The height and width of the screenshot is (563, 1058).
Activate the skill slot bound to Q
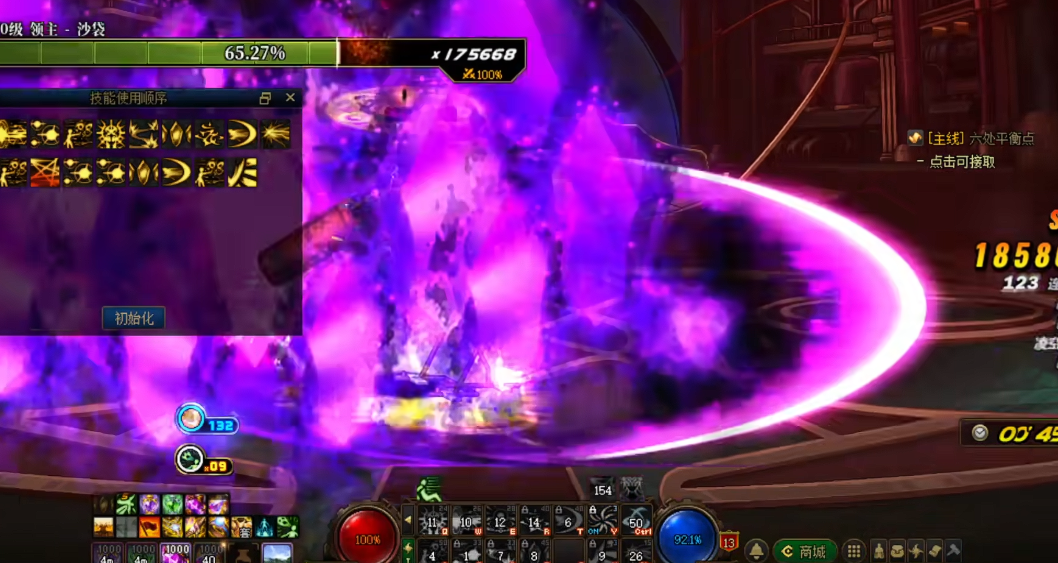433,521
